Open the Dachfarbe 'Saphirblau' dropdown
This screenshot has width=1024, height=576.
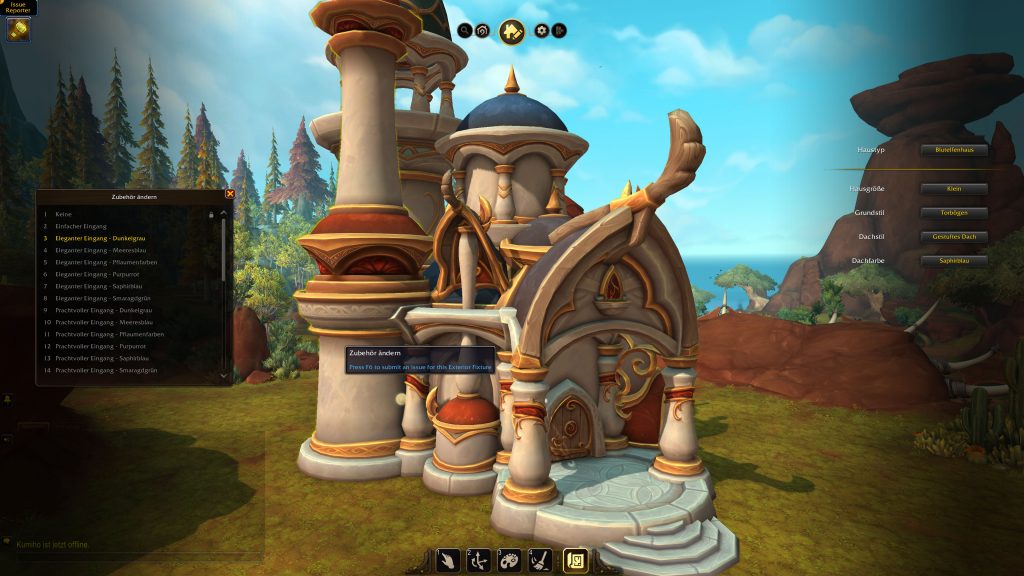coord(954,261)
